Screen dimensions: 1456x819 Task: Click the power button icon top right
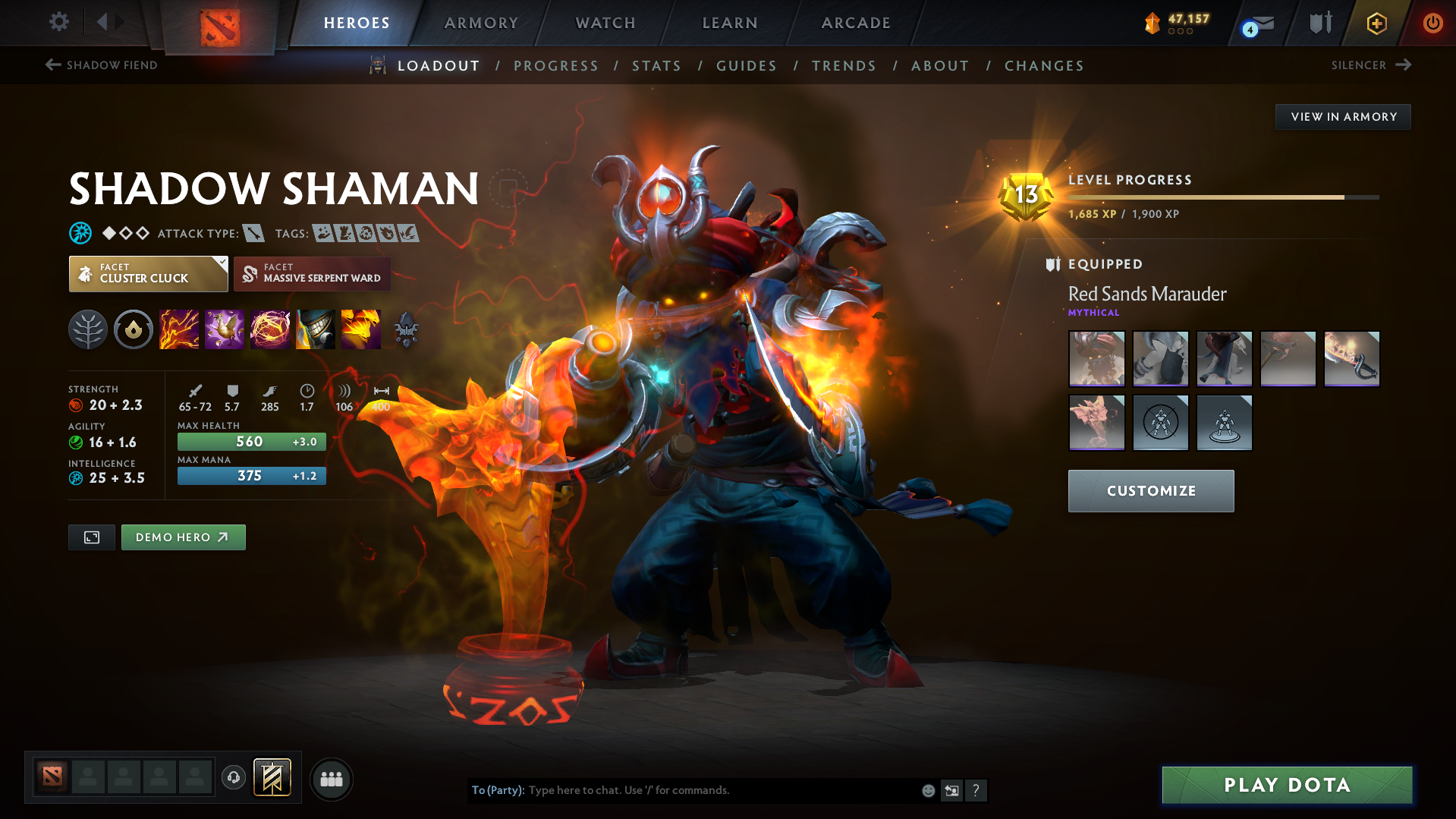click(x=1432, y=23)
